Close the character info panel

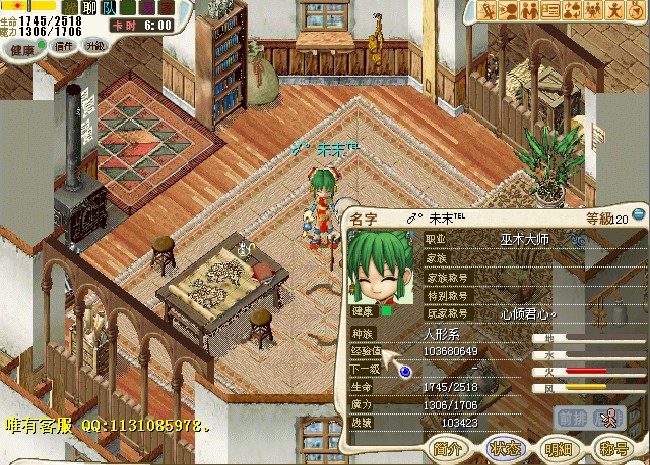(639, 217)
